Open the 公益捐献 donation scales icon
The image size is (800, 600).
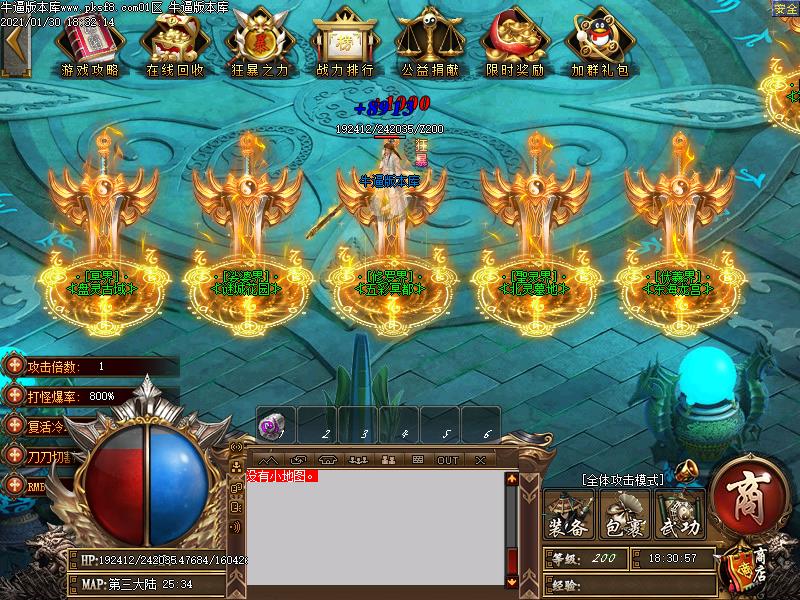[430, 44]
